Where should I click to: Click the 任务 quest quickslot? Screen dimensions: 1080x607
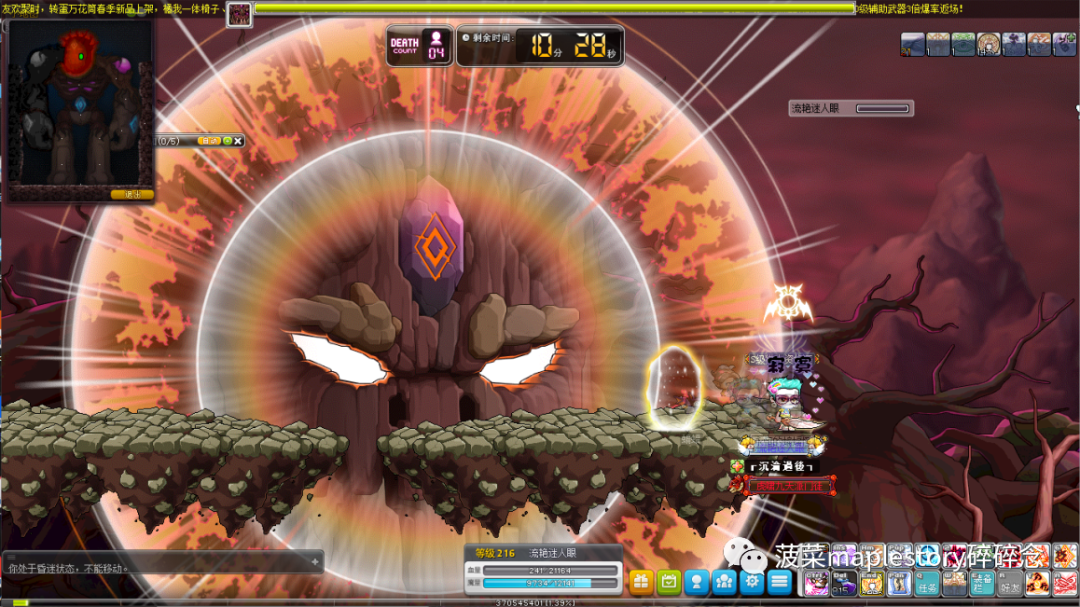coord(928,583)
